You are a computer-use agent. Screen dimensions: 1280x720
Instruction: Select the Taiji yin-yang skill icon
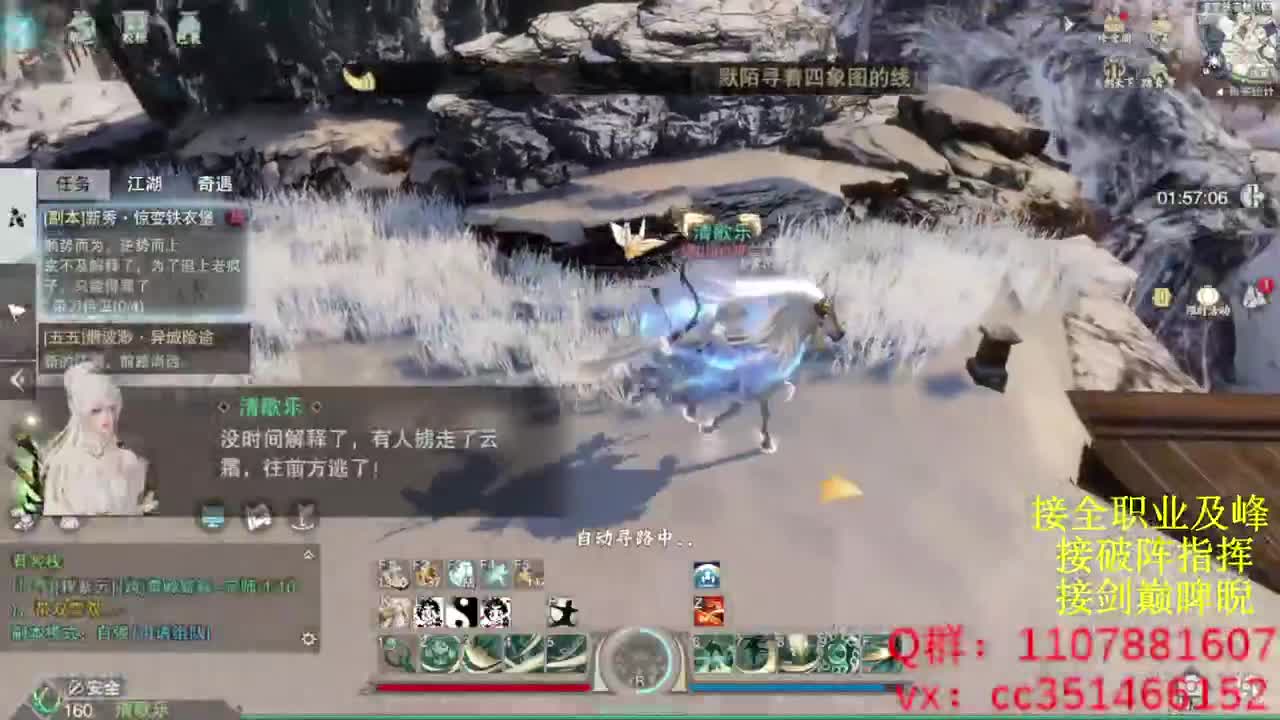pos(463,612)
